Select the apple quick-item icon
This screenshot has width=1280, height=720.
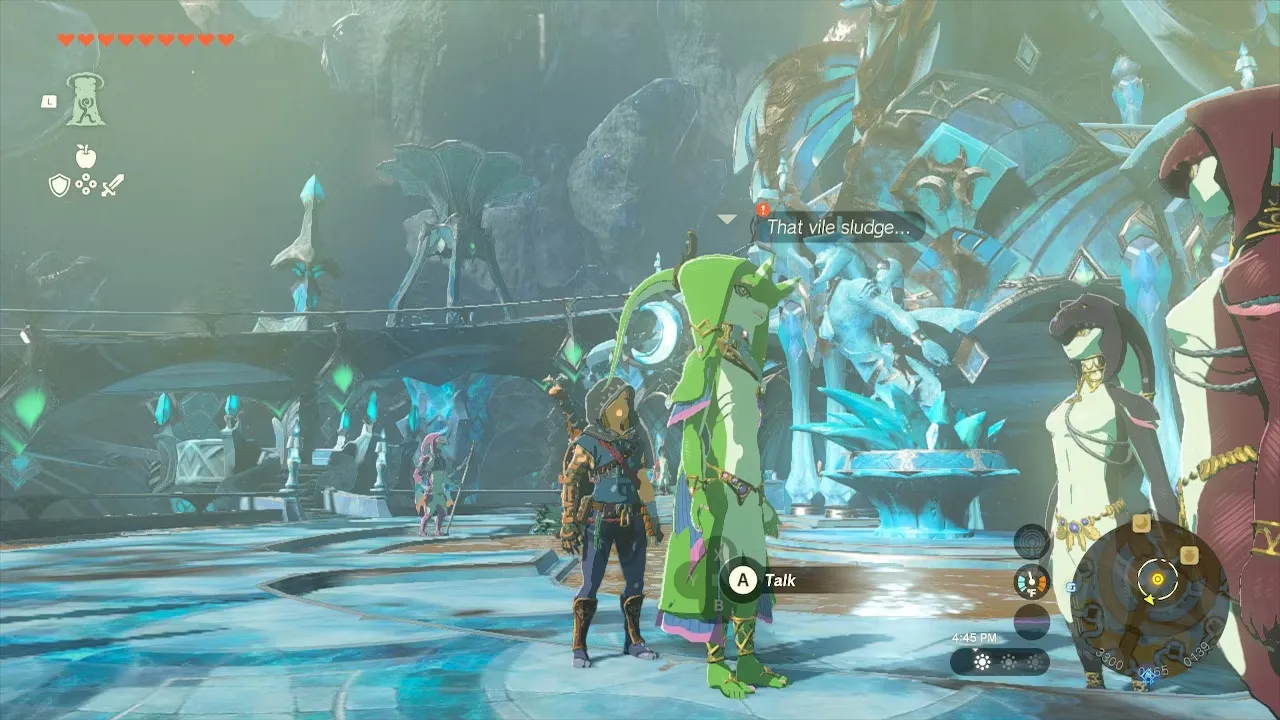tap(86, 155)
